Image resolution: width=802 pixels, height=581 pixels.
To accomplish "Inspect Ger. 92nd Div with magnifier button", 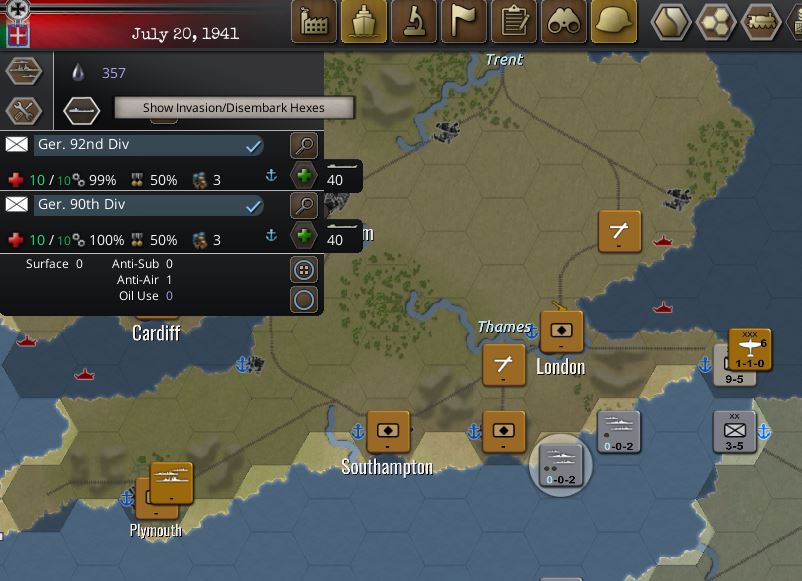I will [x=304, y=146].
